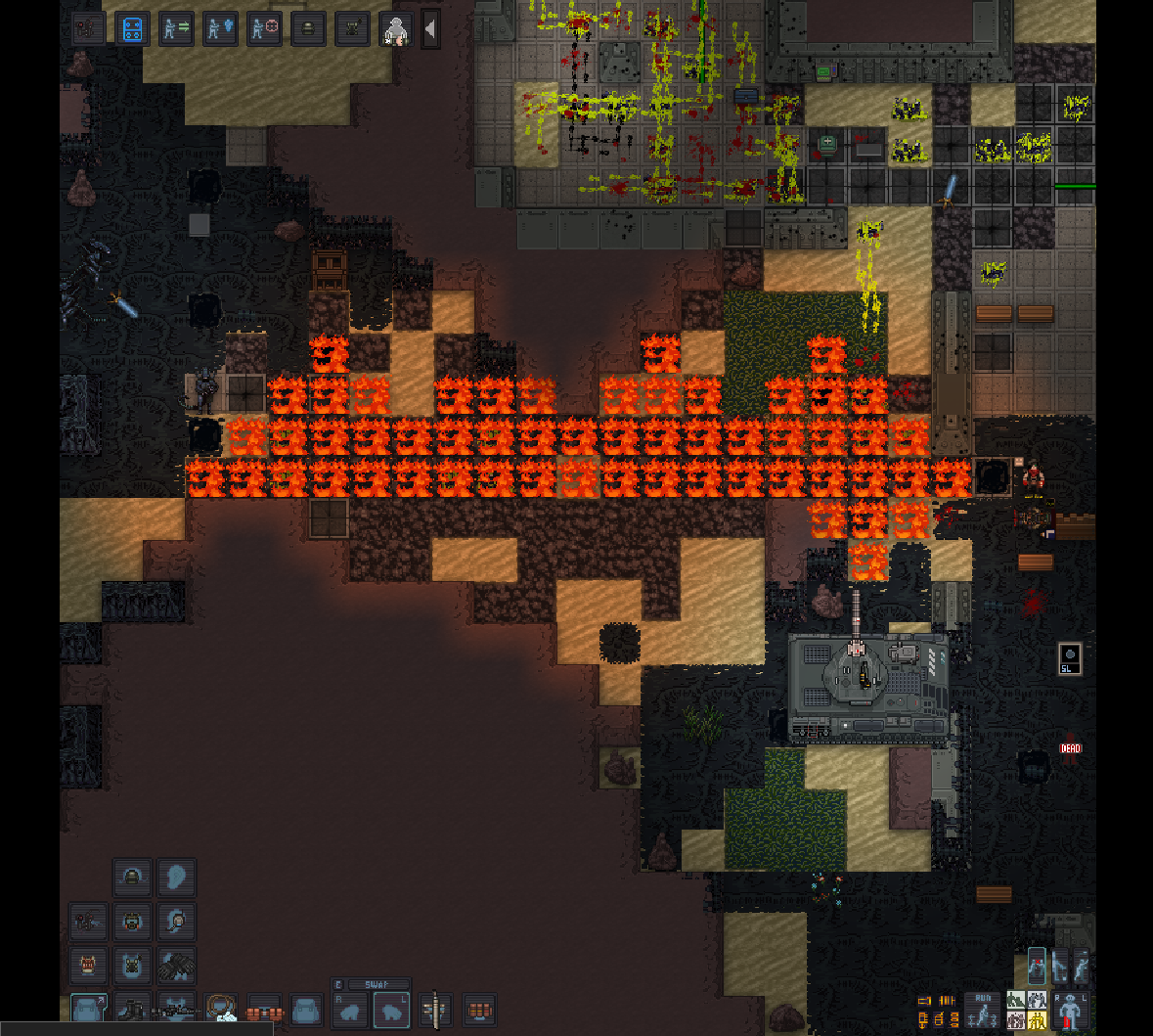Activate the hold order with shield icon

tap(220, 28)
